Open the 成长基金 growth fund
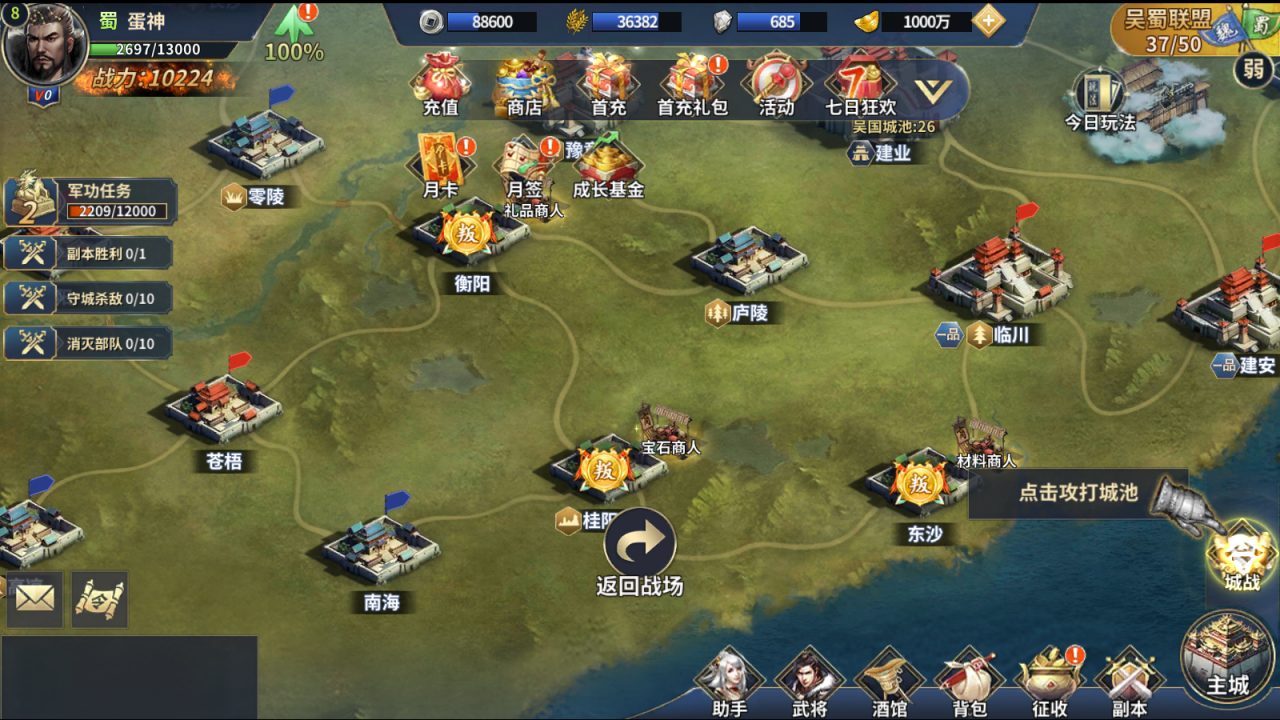The width and height of the screenshot is (1280, 720). (607, 165)
